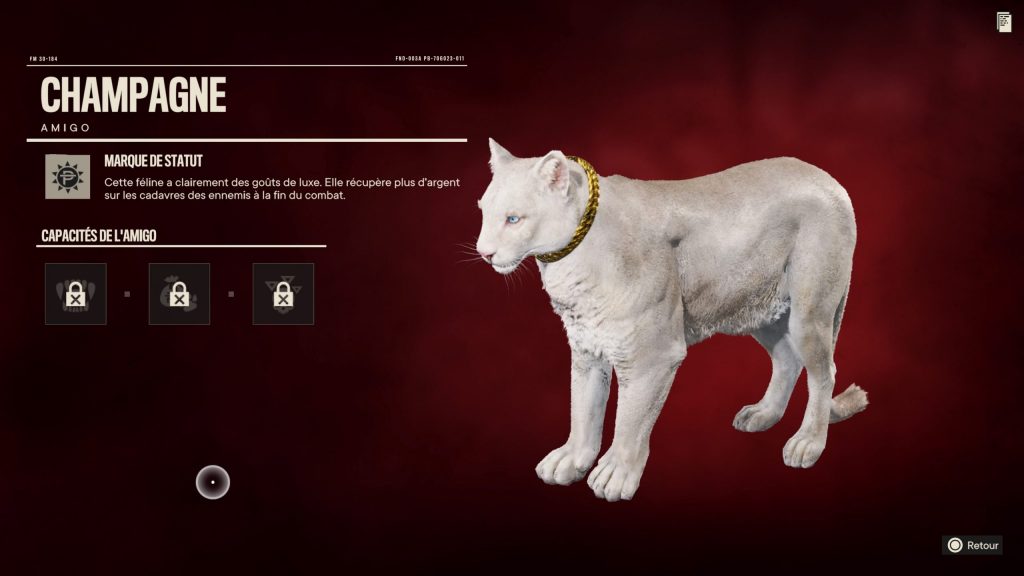Viewport: 1024px width, 576px height.
Task: Select the Marque de Statut ability icon
Action: [x=67, y=176]
